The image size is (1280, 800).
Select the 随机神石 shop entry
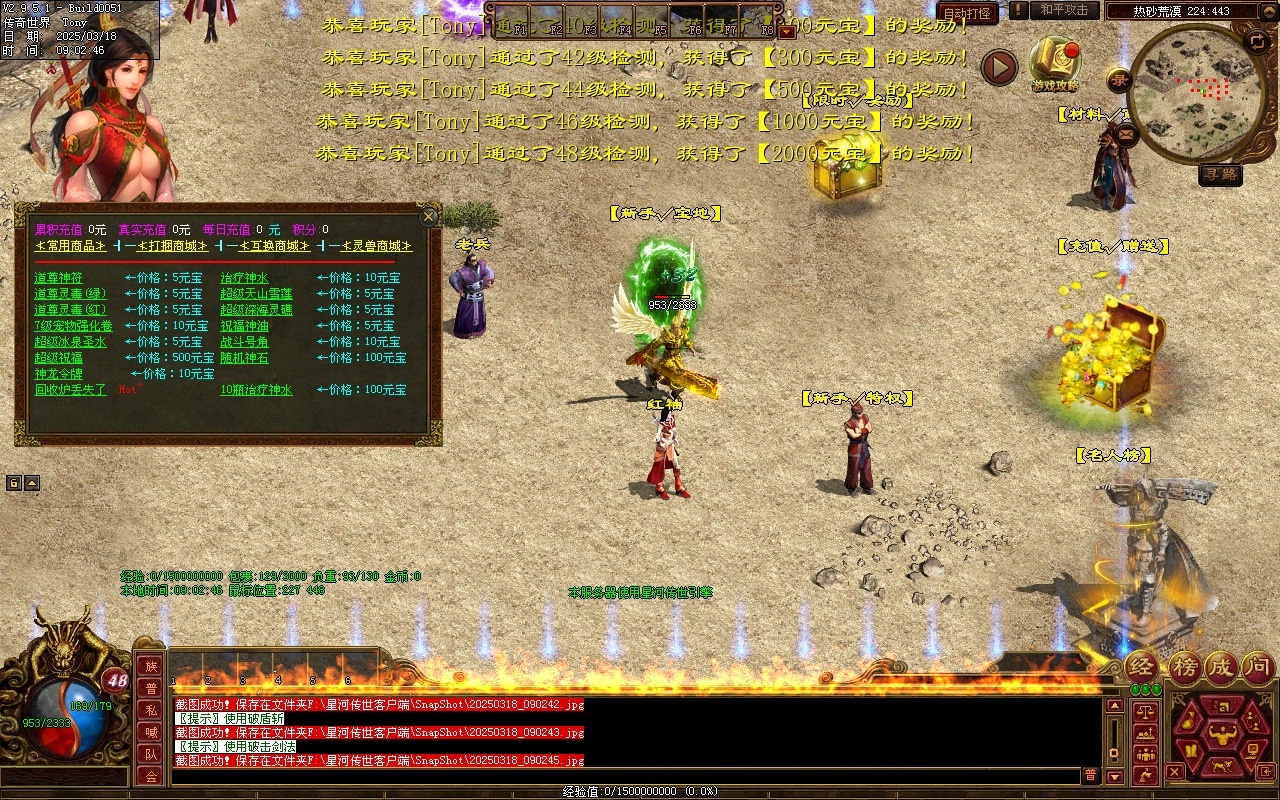pos(244,358)
